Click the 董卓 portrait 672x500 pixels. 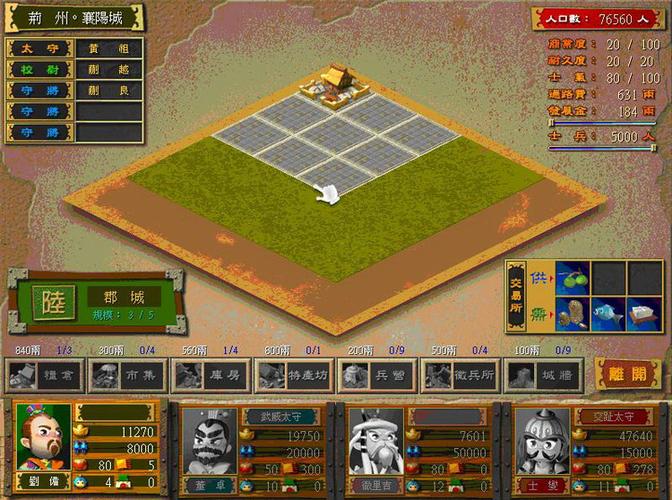pyautogui.click(x=209, y=438)
